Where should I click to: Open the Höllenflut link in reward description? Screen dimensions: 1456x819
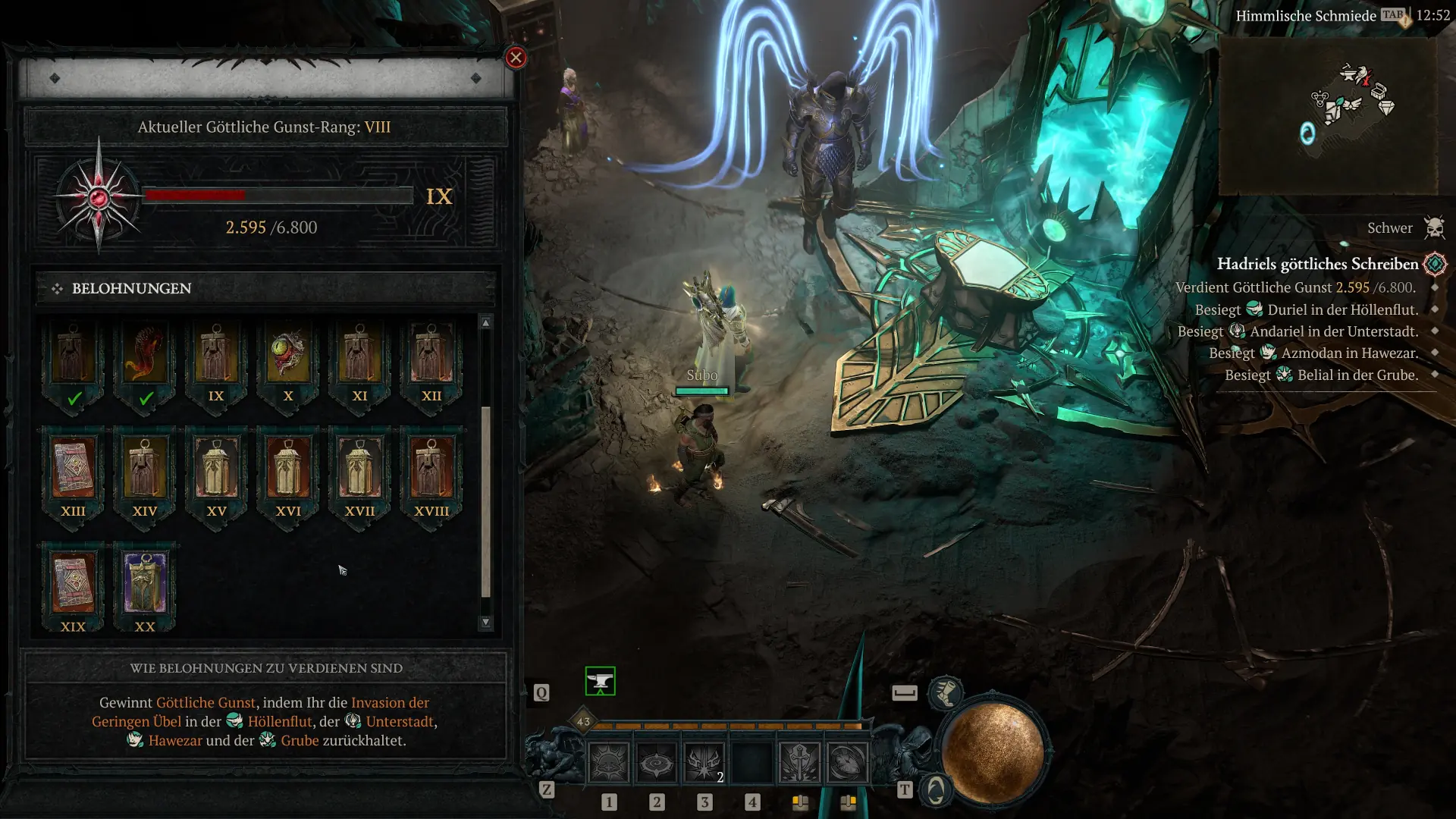[x=281, y=722]
